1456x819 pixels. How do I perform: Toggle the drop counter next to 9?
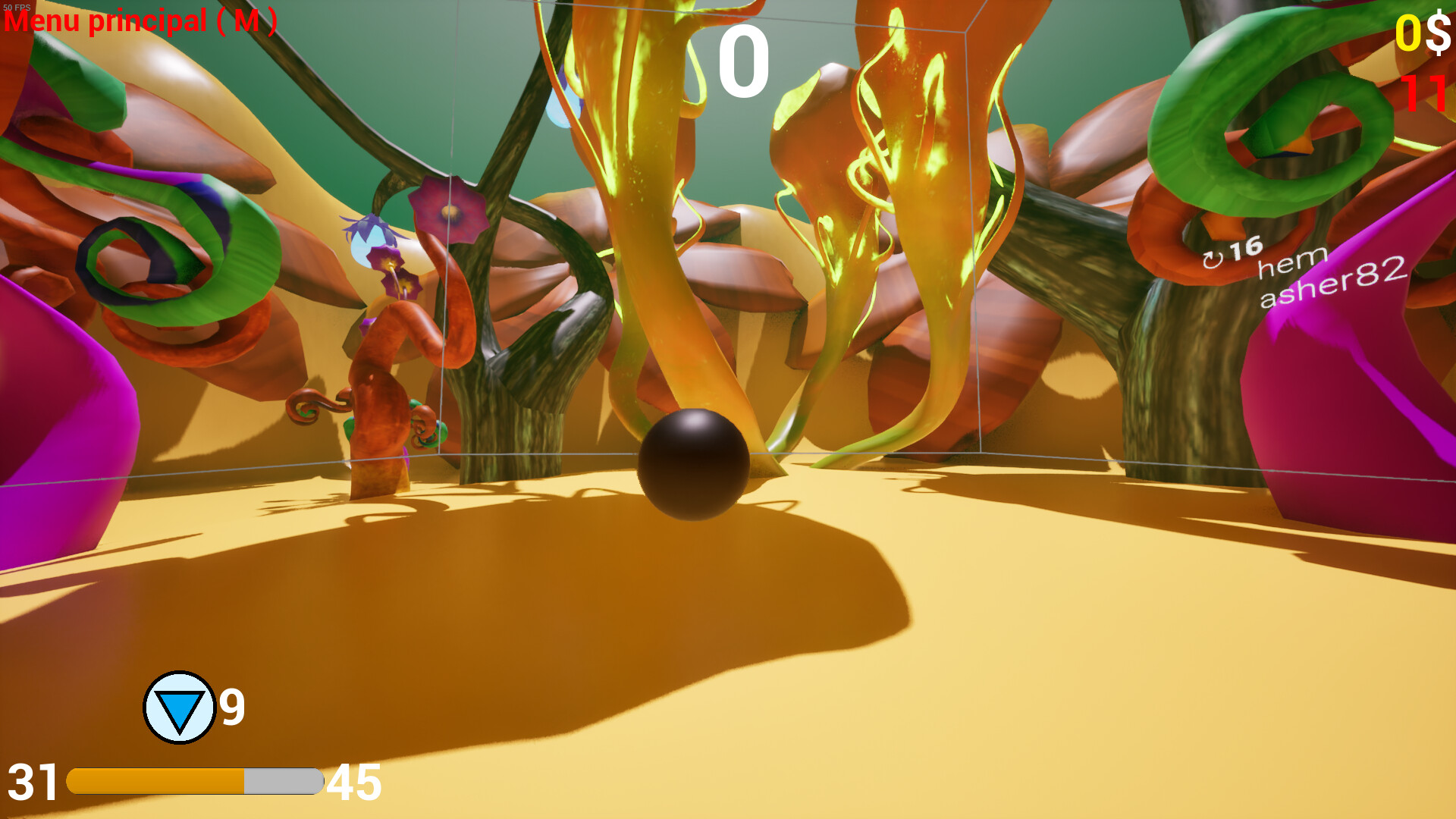[x=231, y=707]
